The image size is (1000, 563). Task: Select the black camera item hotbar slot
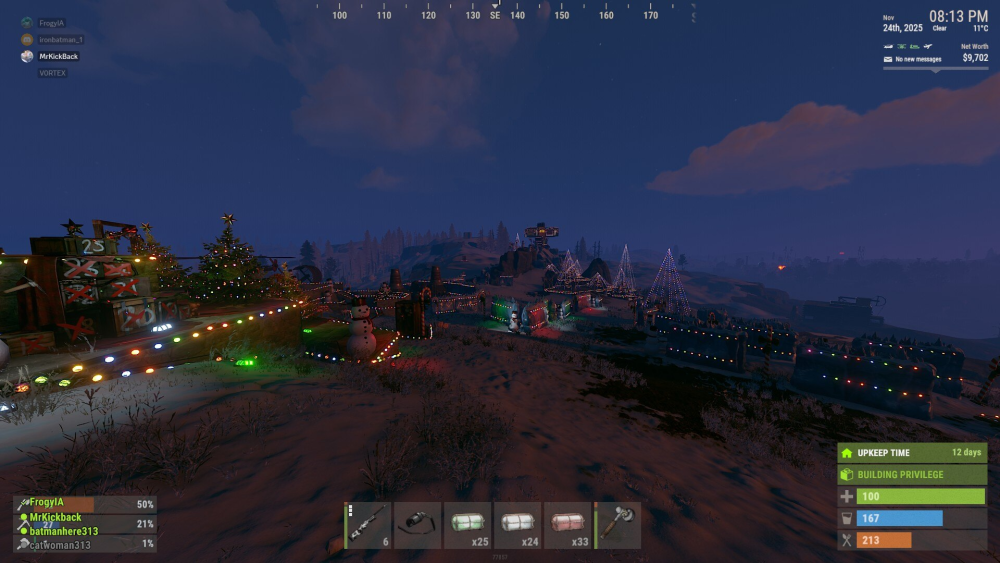click(418, 525)
